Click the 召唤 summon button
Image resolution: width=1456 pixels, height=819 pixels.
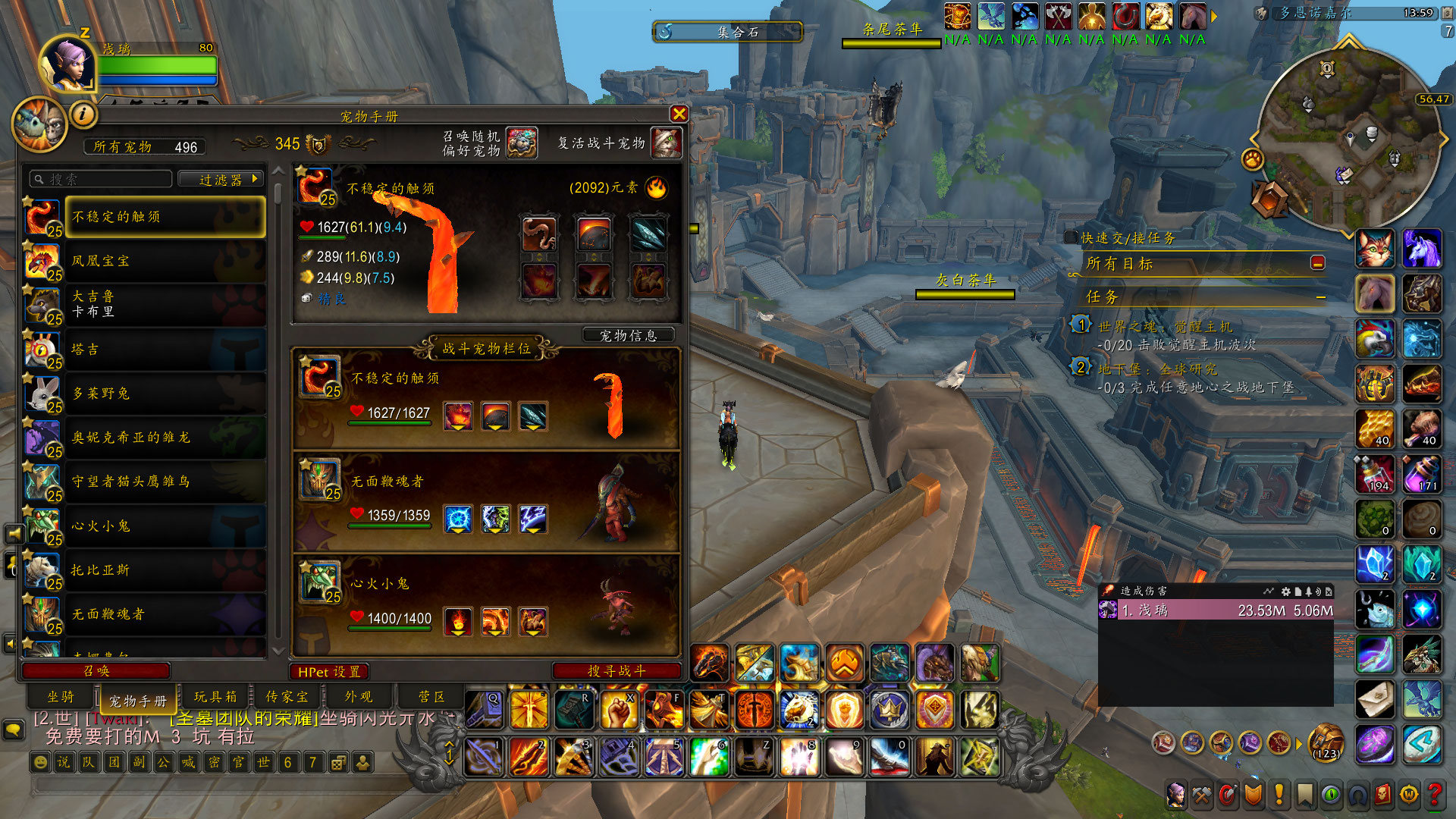coord(96,671)
